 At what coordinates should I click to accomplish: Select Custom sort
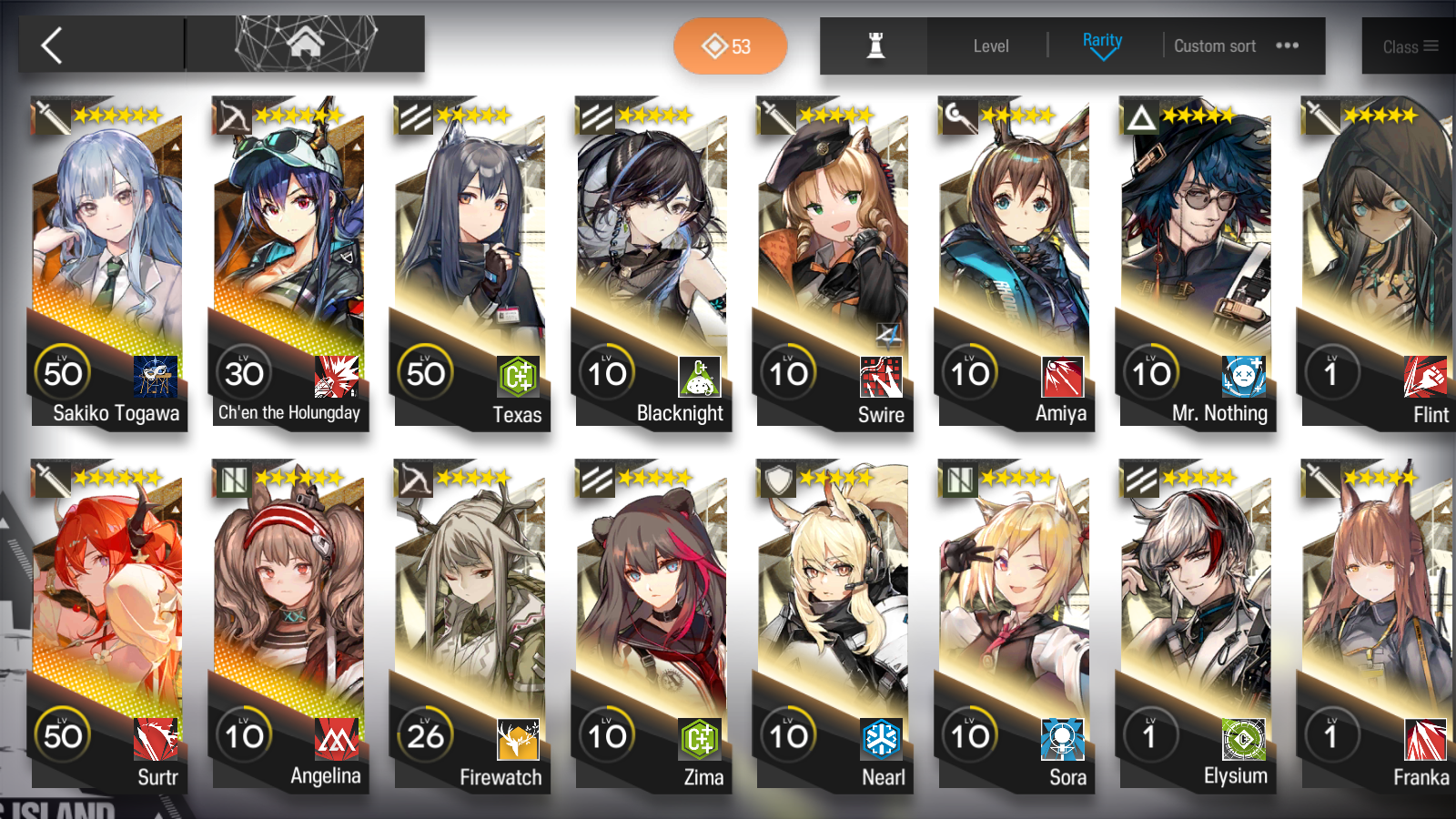(1215, 45)
